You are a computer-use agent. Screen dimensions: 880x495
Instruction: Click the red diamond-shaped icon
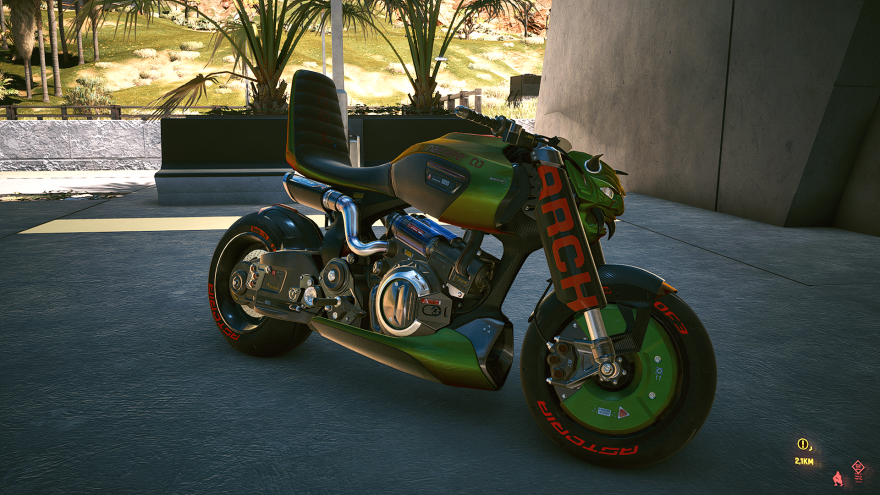tap(858, 467)
